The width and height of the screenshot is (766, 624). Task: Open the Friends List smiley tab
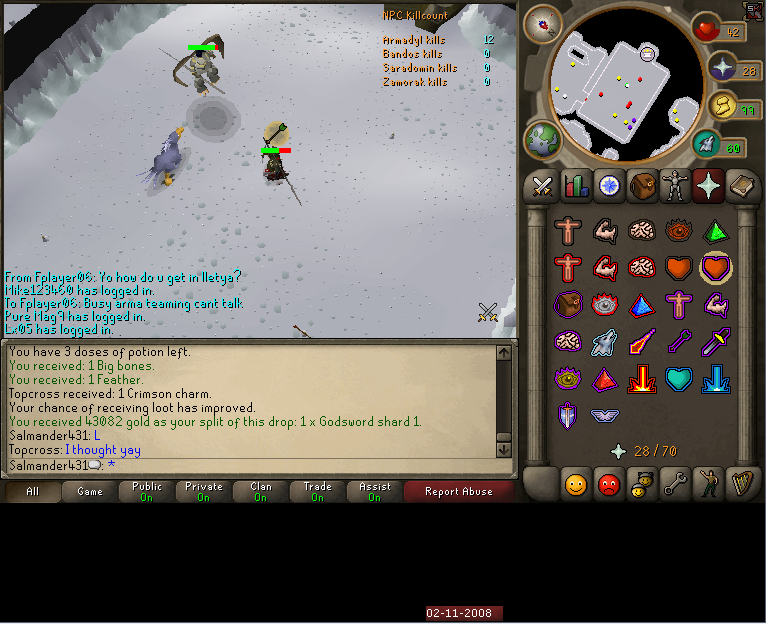click(576, 485)
